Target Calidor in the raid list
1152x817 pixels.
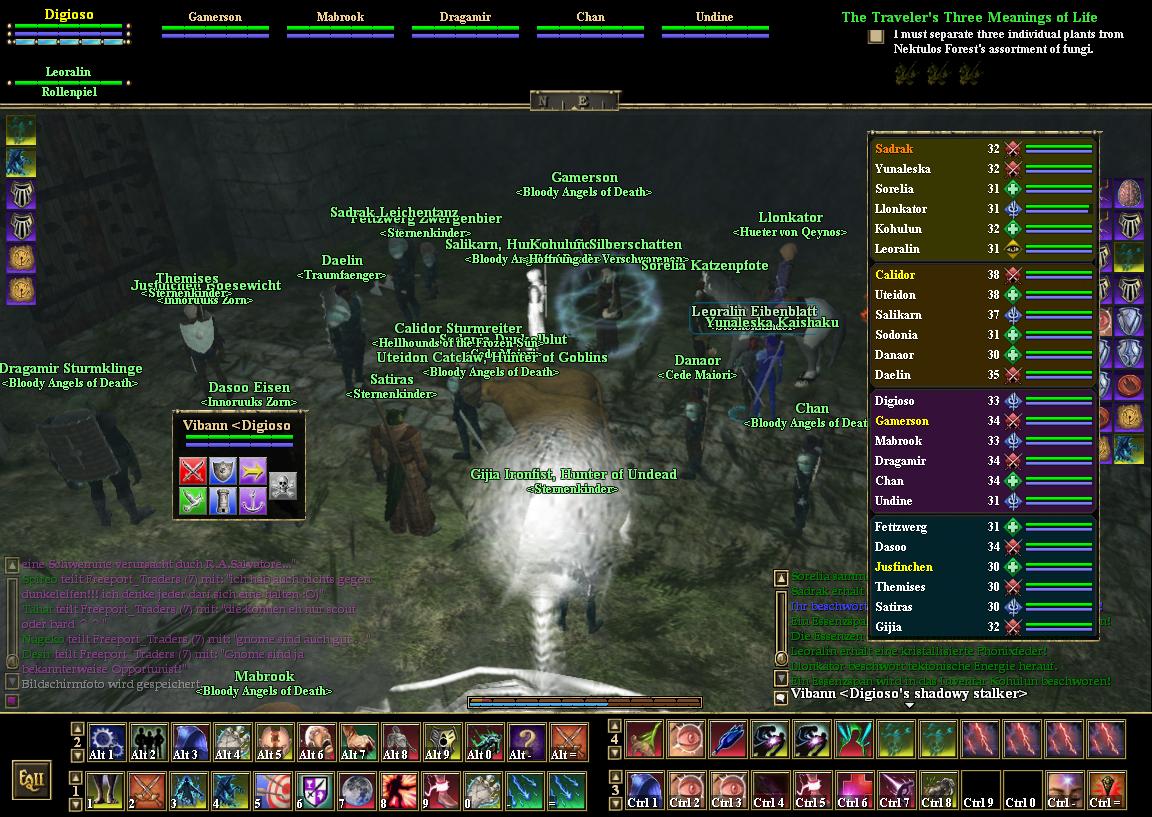895,275
